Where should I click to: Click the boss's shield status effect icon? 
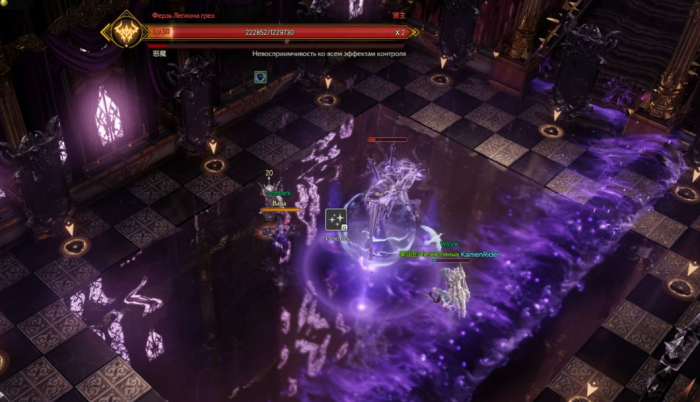pos(260,76)
